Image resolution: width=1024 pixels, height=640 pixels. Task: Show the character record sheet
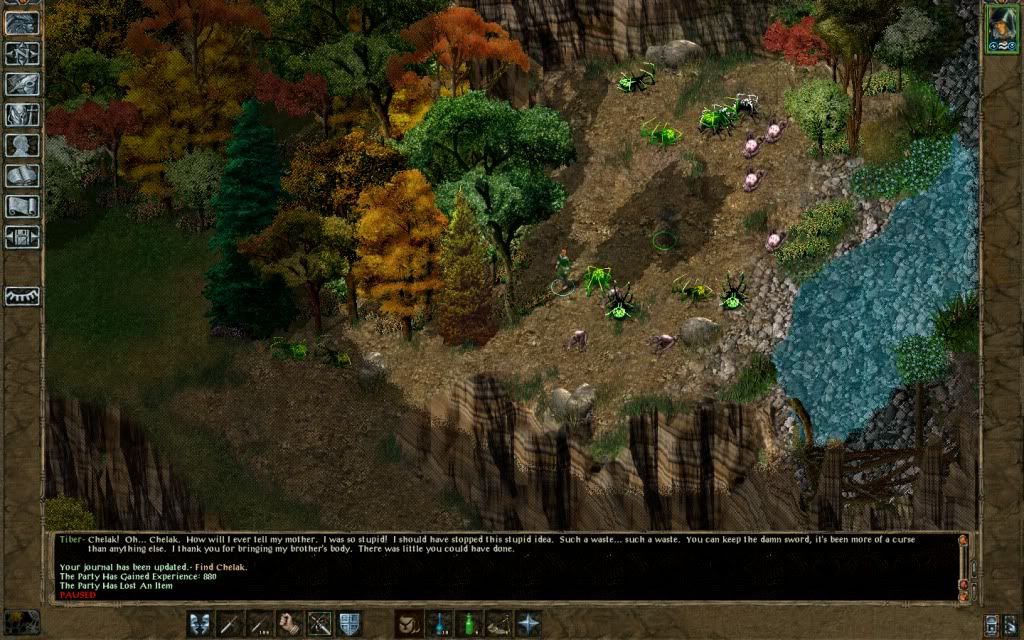pos(22,146)
